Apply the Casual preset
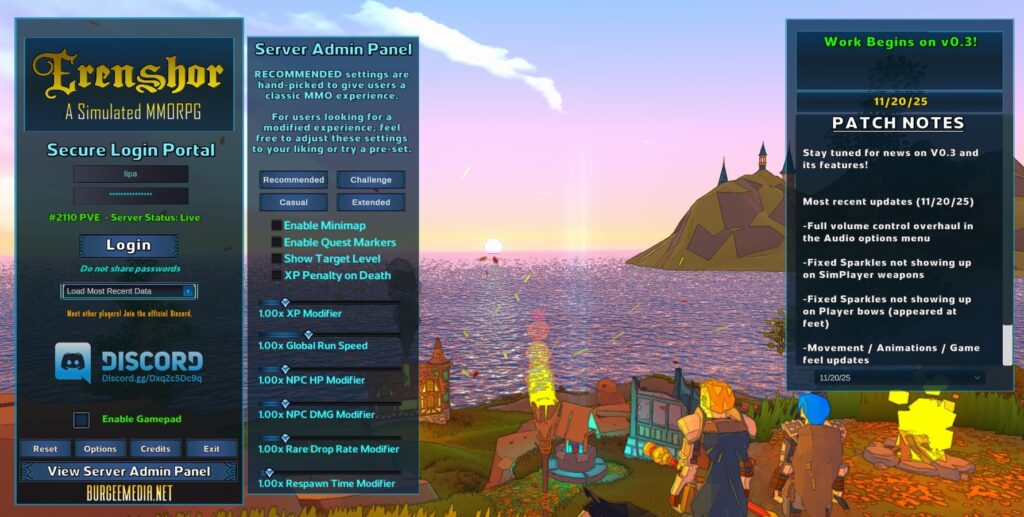Screen dimensions: 1024x517 pos(294,202)
